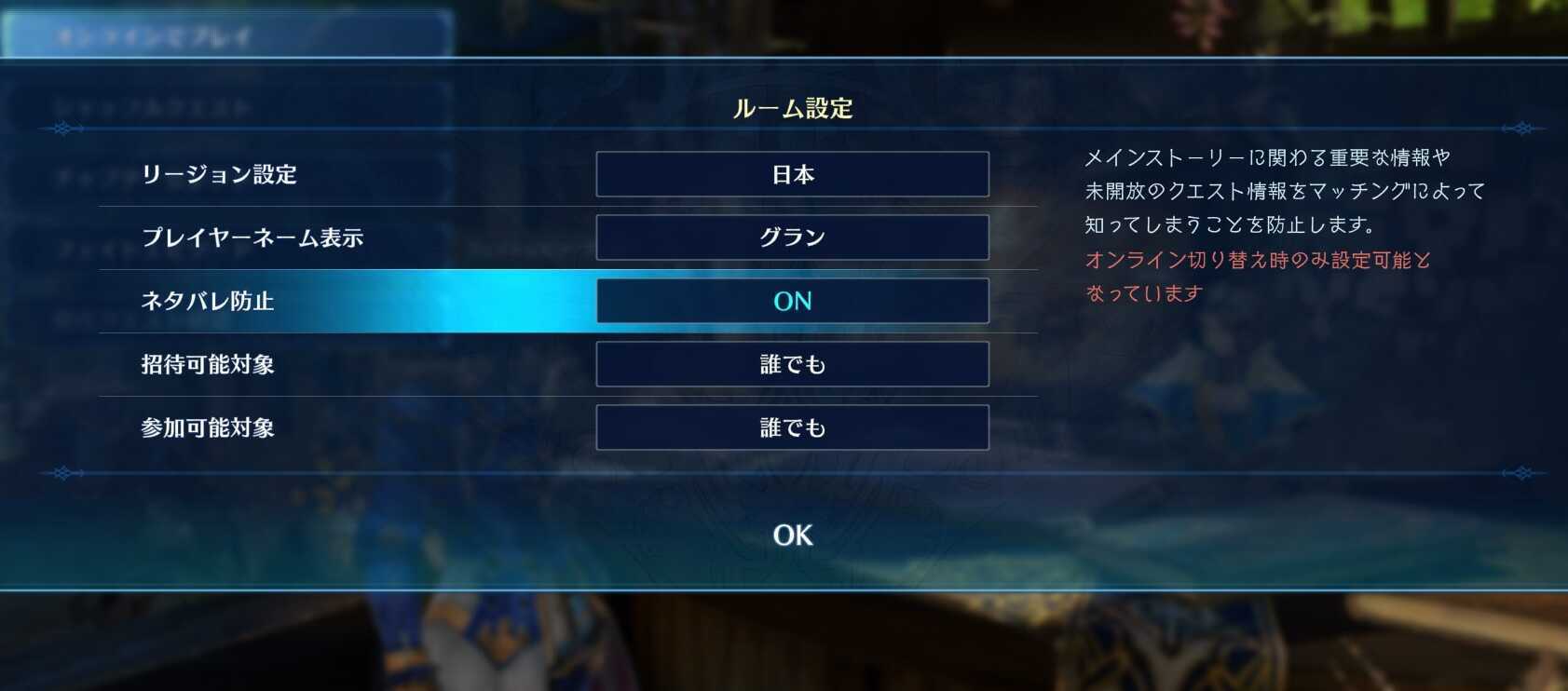The image size is (1568, 691).
Task: Open the 招待可能対象 selector showing 誰でも
Action: point(792,364)
